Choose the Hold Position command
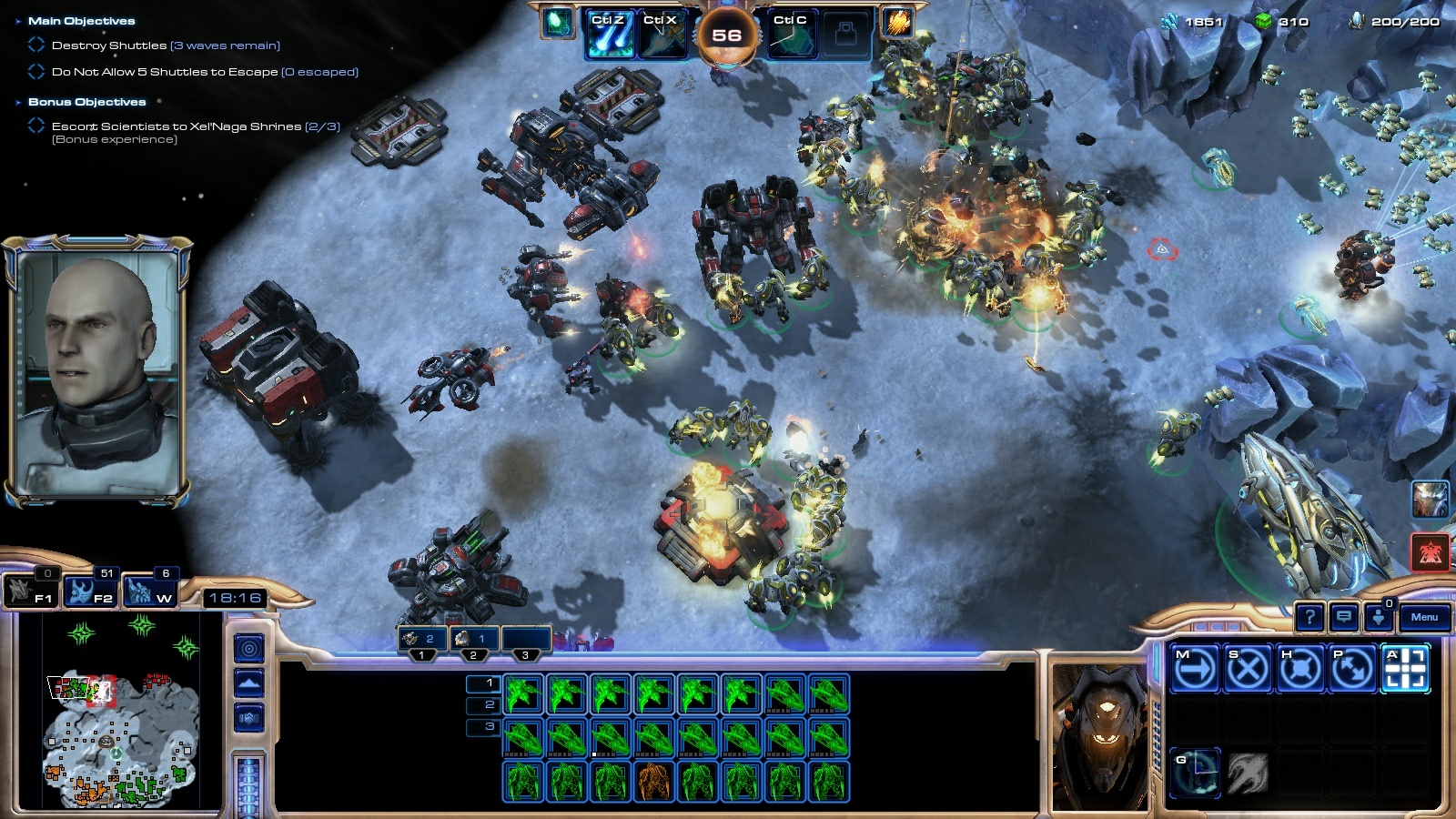1456x819 pixels. [x=1300, y=669]
